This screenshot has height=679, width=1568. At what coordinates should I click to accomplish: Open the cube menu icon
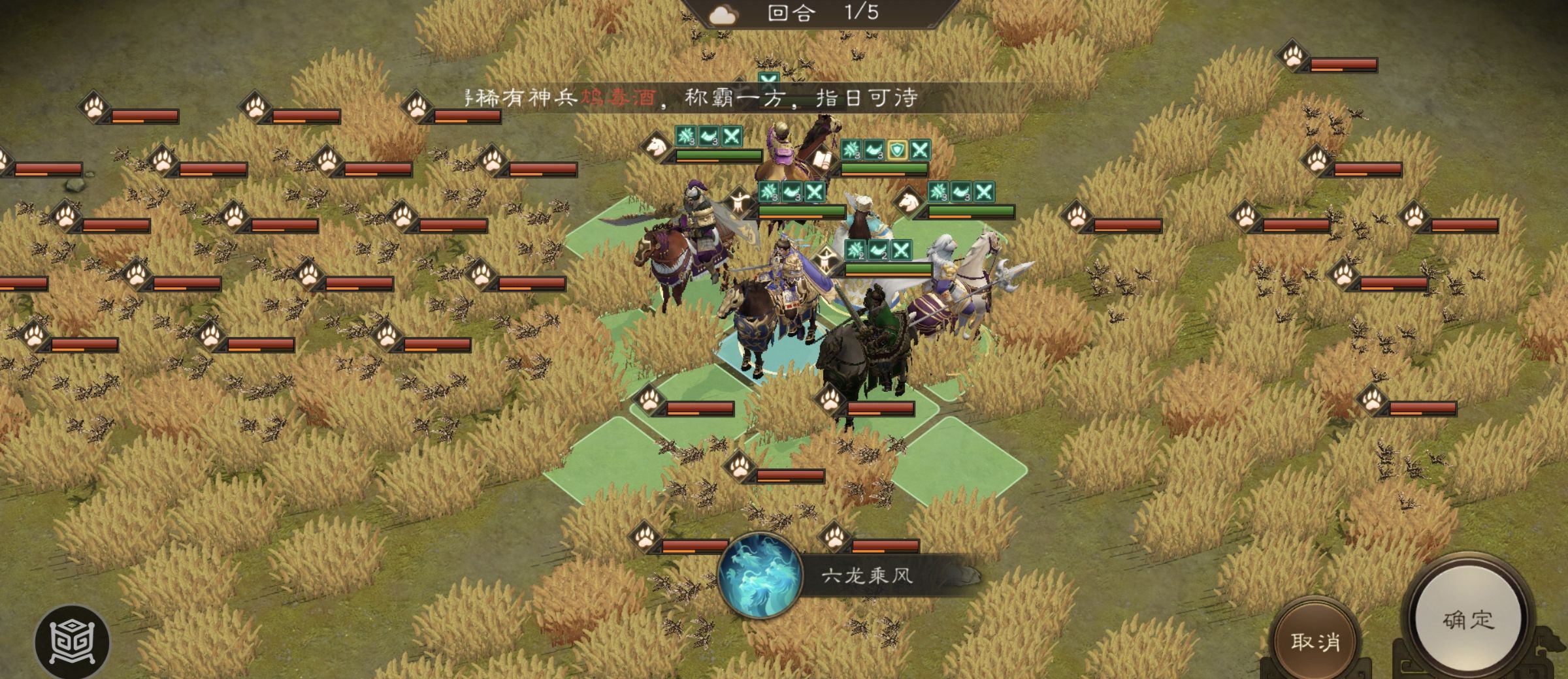[72, 642]
